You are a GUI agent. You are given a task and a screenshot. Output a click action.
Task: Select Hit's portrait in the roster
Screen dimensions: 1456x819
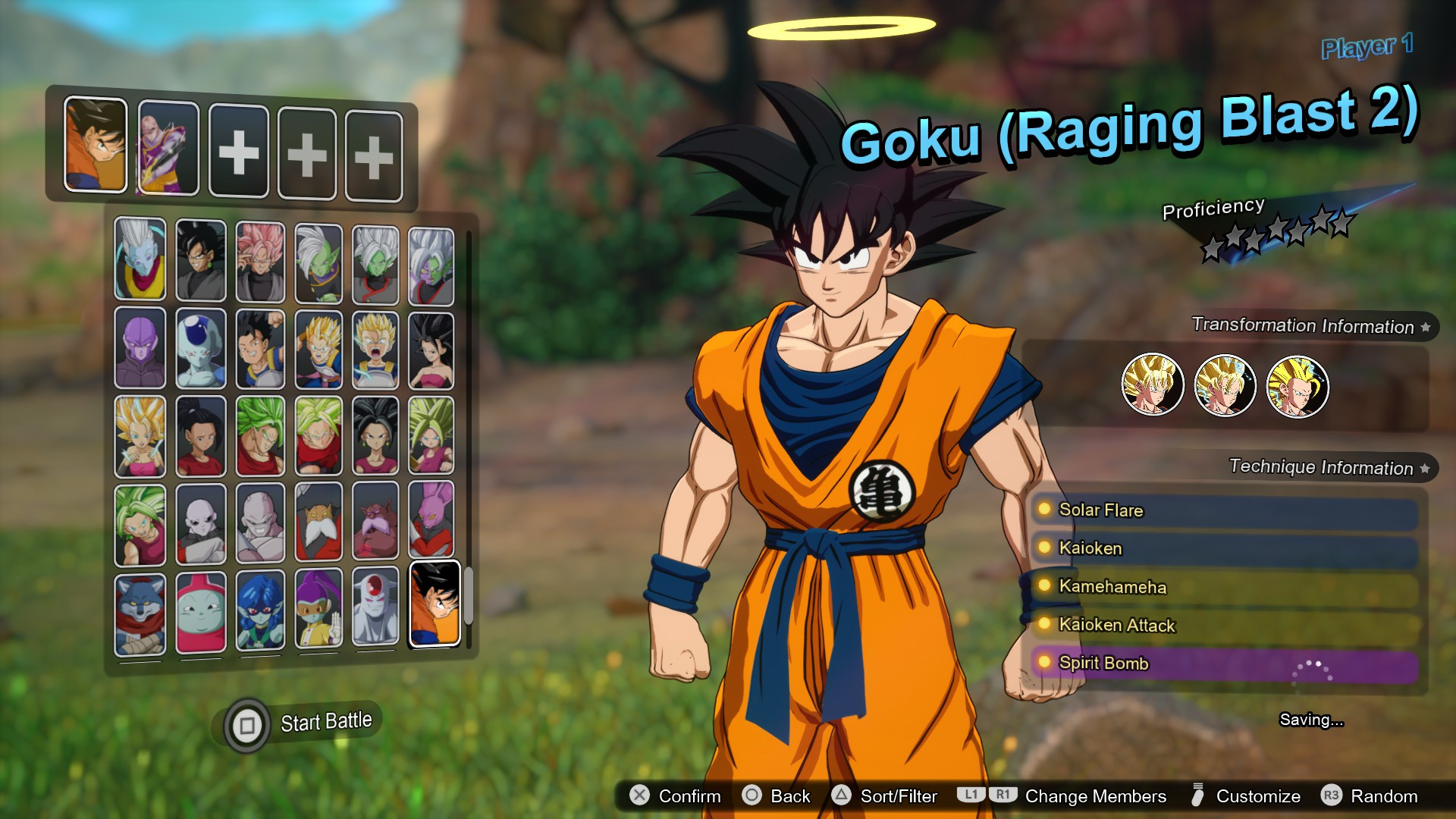click(x=140, y=347)
